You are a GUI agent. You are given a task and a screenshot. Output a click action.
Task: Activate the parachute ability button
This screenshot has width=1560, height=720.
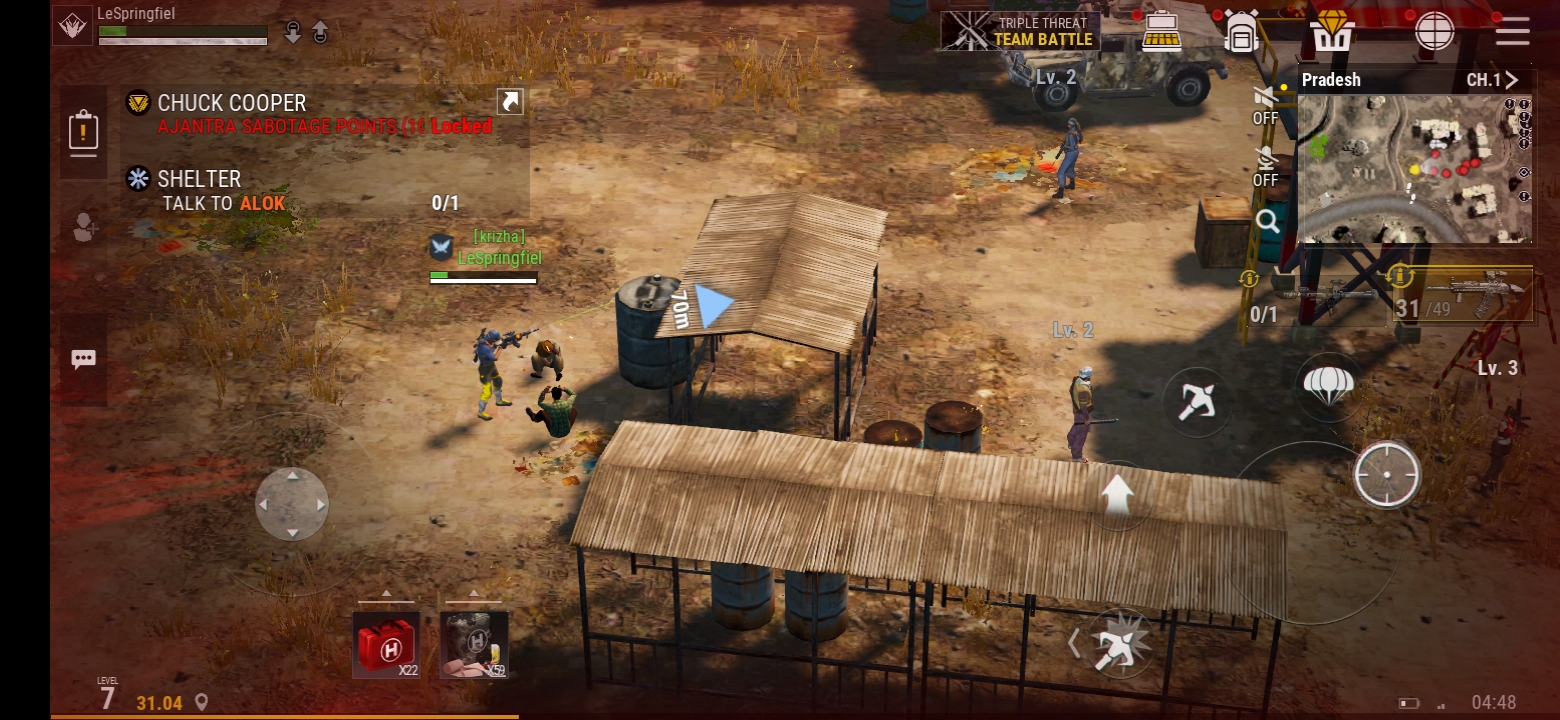[x=1328, y=384]
